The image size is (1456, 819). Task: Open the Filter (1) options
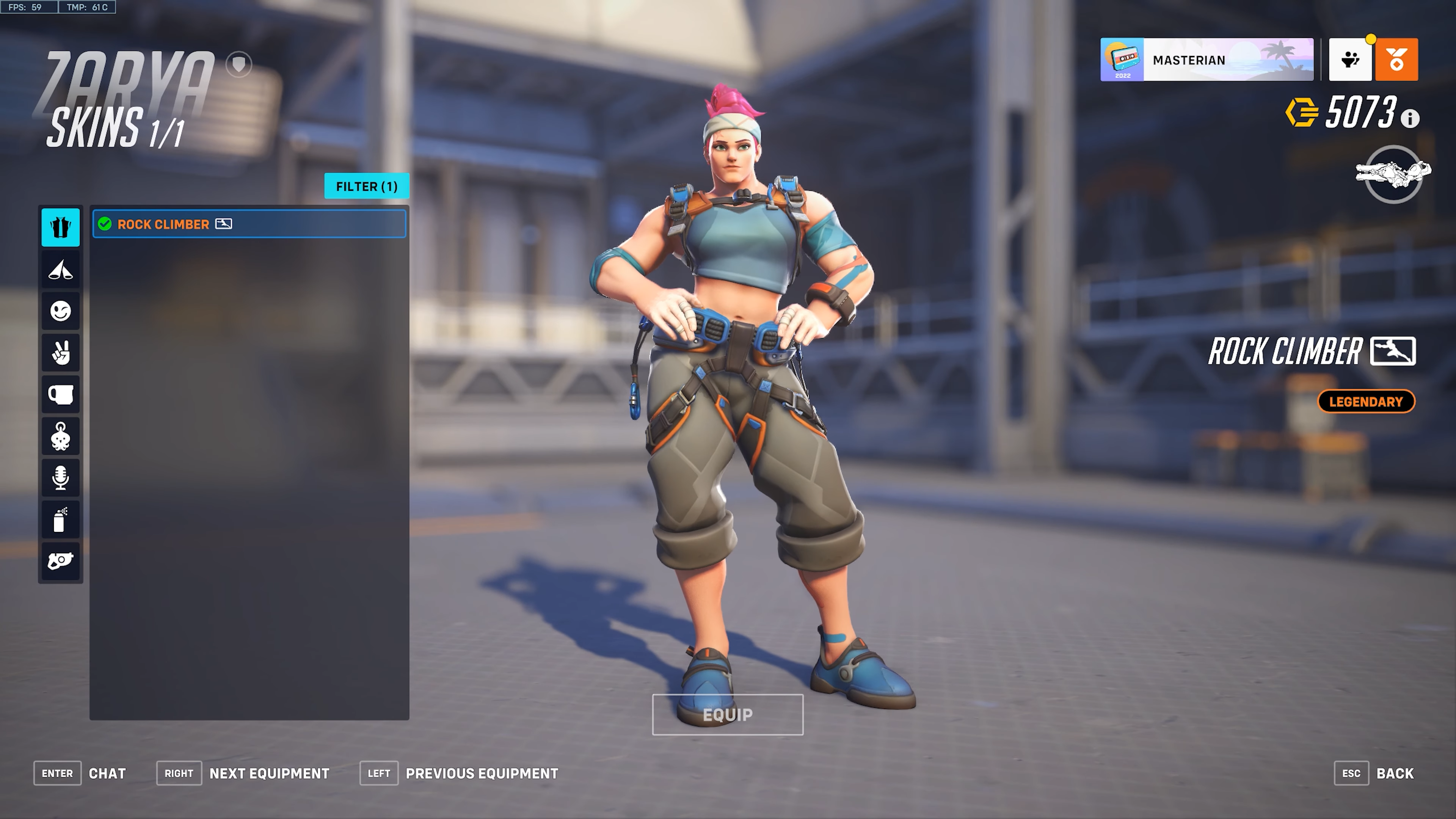point(366,186)
